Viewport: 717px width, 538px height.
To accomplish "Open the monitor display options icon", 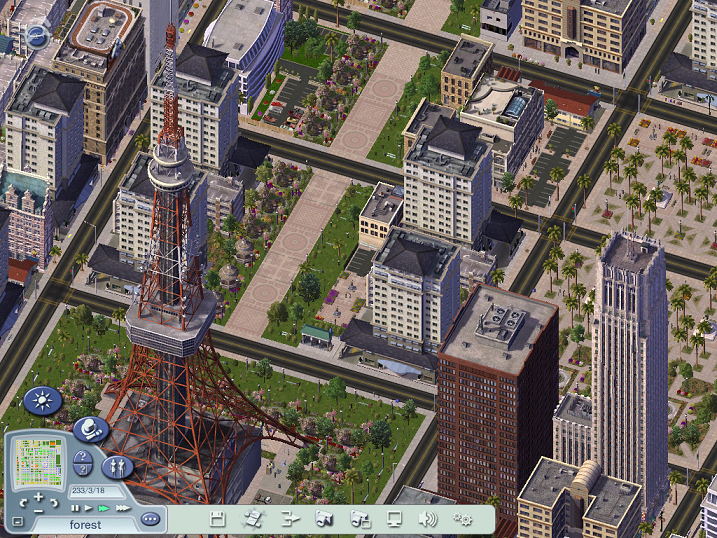I will (394, 518).
